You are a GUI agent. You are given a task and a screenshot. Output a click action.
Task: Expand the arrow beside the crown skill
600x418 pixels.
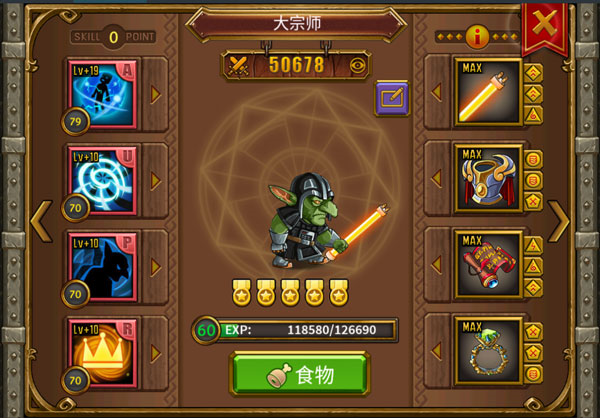pyautogui.click(x=155, y=352)
